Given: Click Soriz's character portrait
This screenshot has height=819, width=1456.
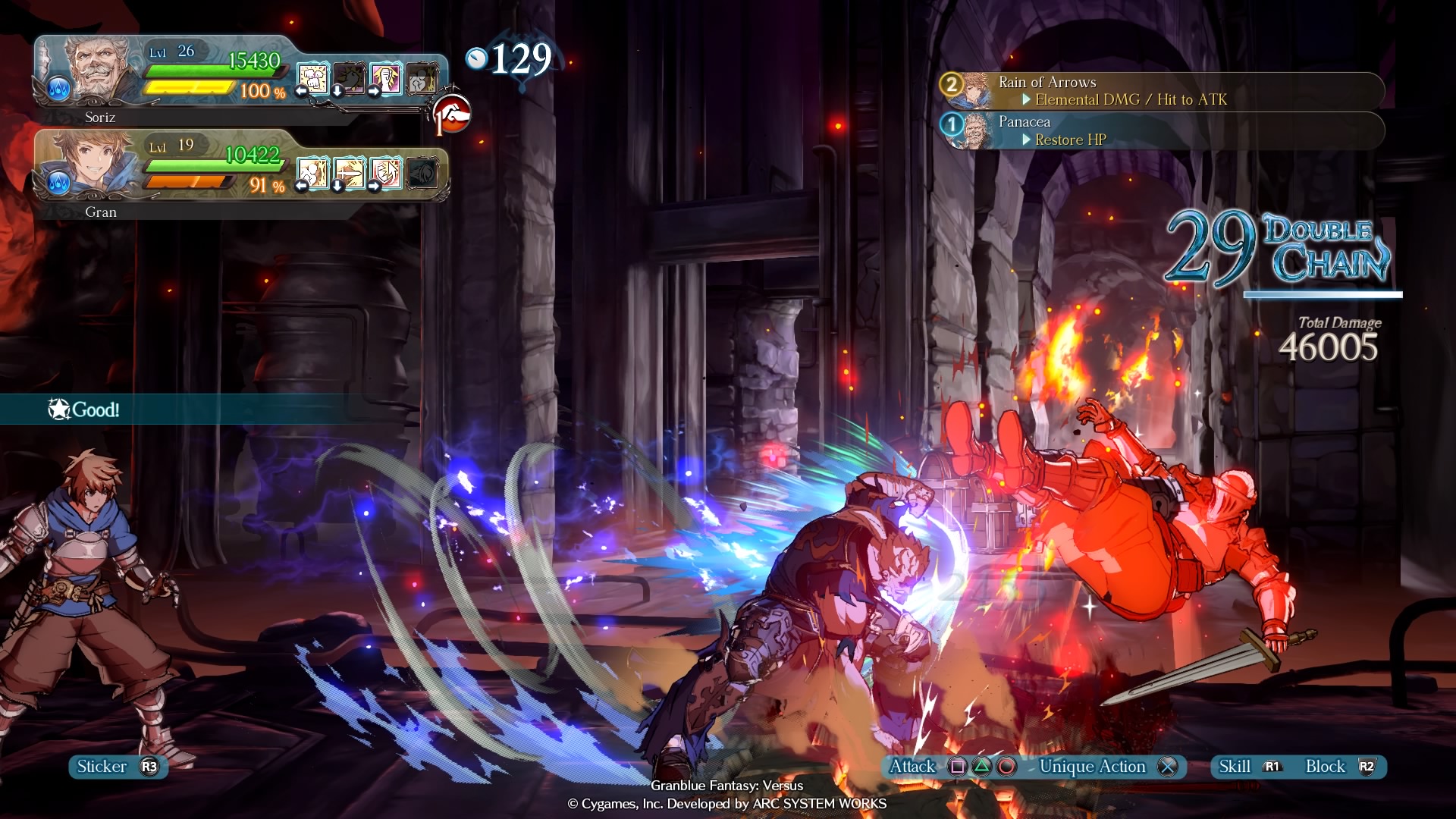Looking at the screenshot, I should click(95, 68).
